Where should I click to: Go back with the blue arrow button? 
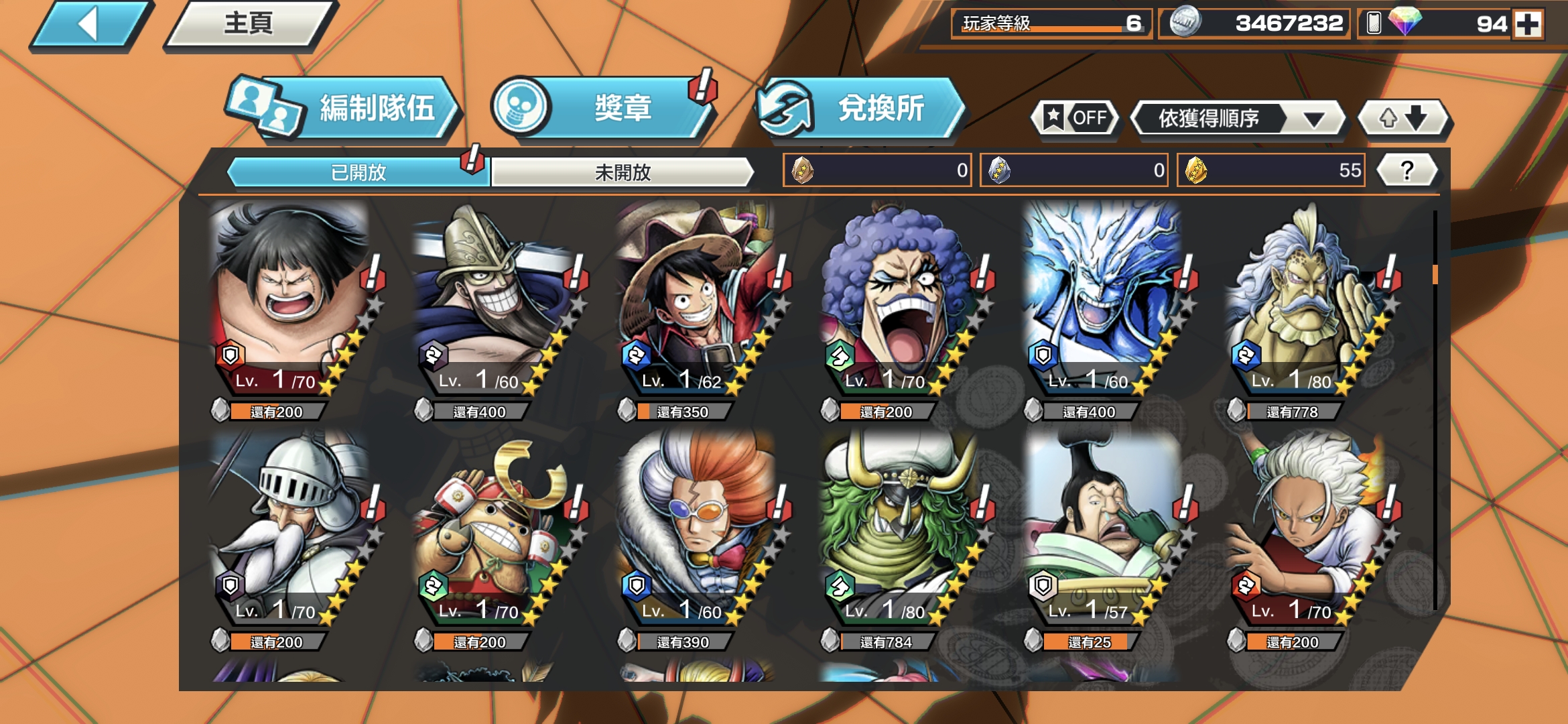[90, 25]
